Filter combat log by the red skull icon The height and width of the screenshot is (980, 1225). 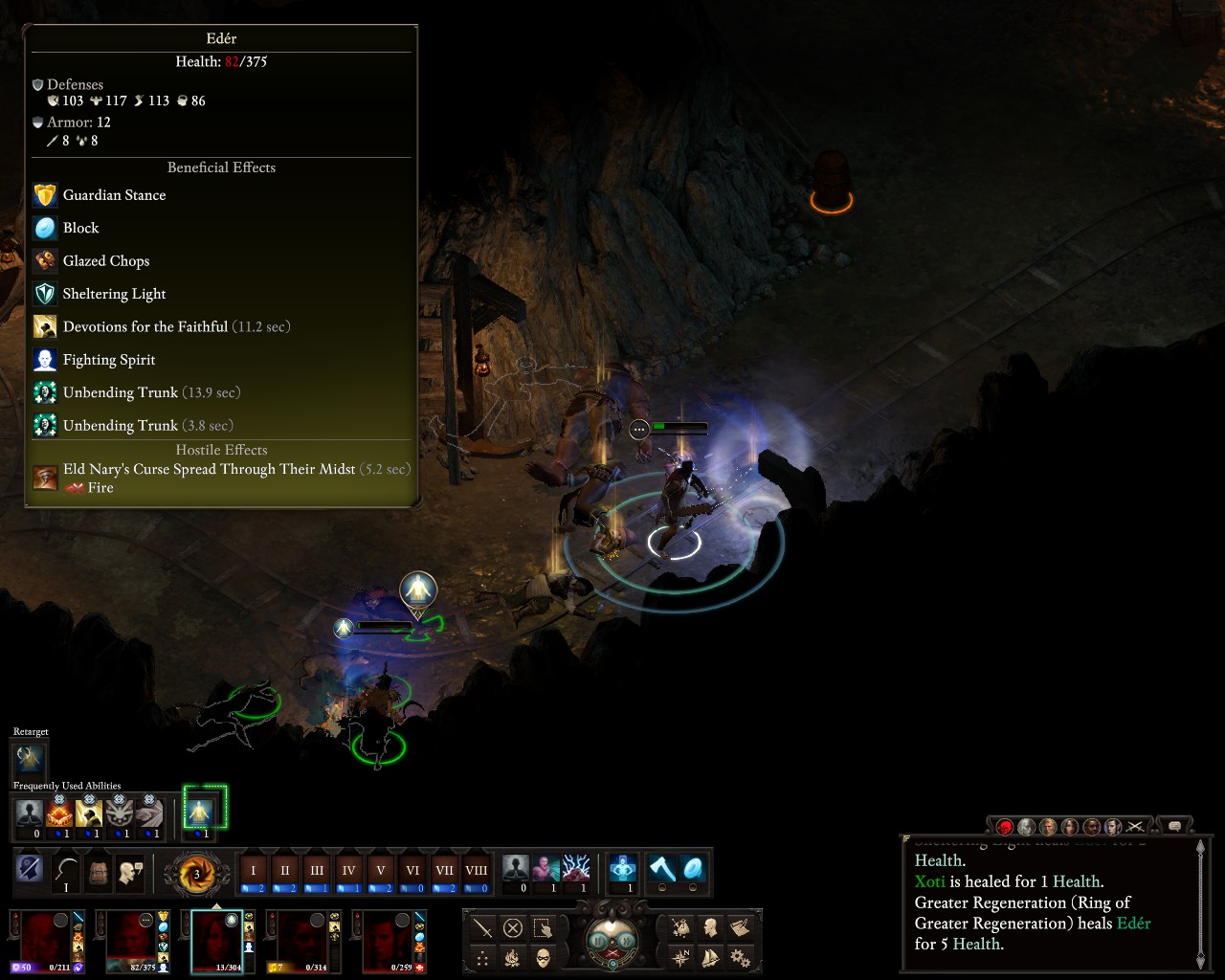1005,827
